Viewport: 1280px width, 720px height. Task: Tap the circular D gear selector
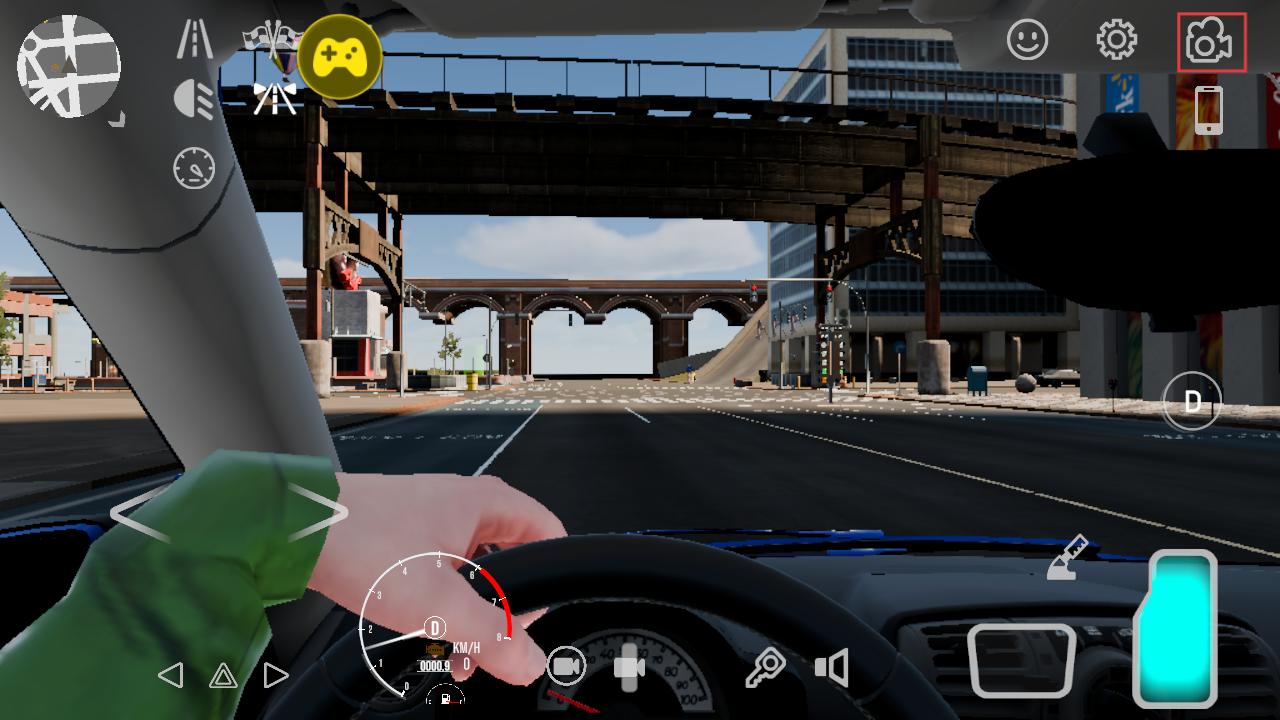(1192, 402)
